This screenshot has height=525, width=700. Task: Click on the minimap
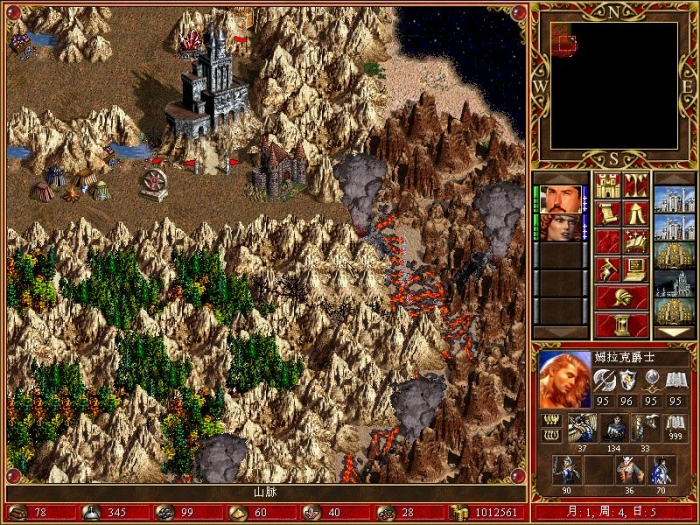click(613, 84)
